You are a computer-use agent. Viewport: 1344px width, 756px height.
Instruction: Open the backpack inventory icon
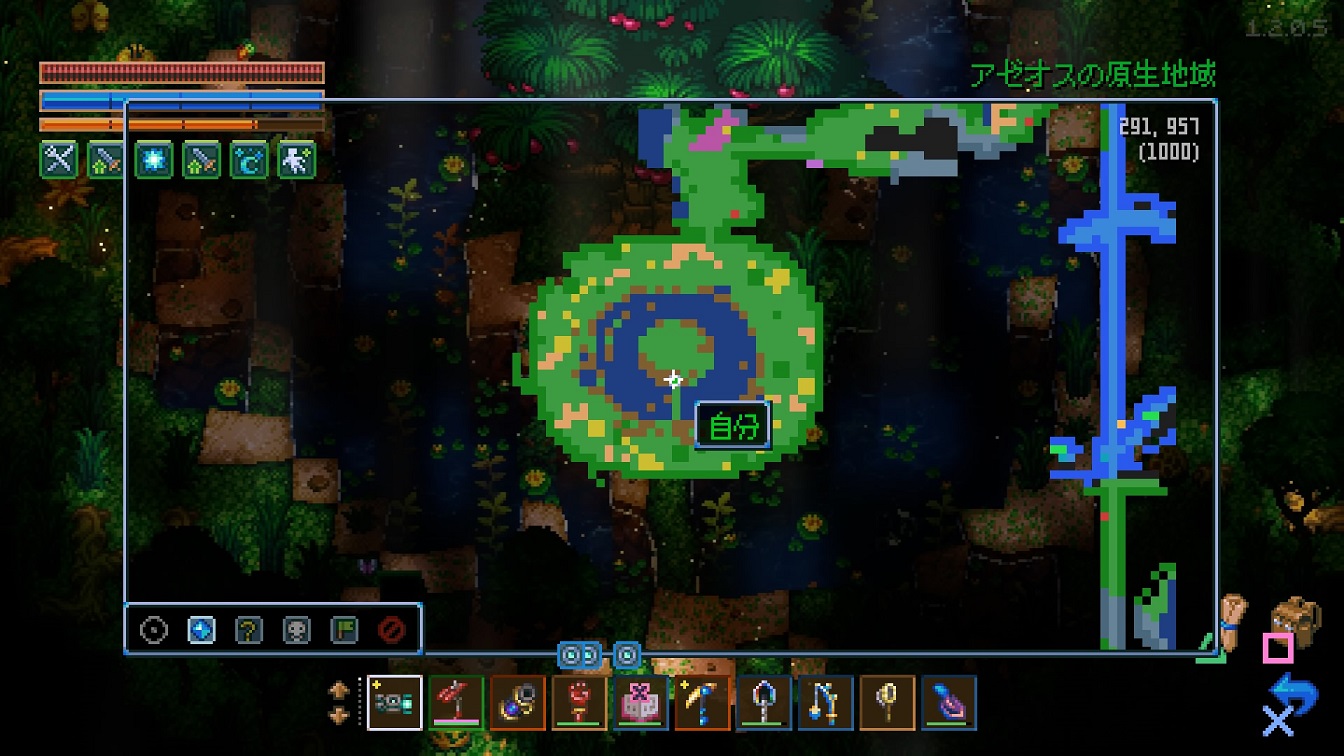pyautogui.click(x=1293, y=619)
